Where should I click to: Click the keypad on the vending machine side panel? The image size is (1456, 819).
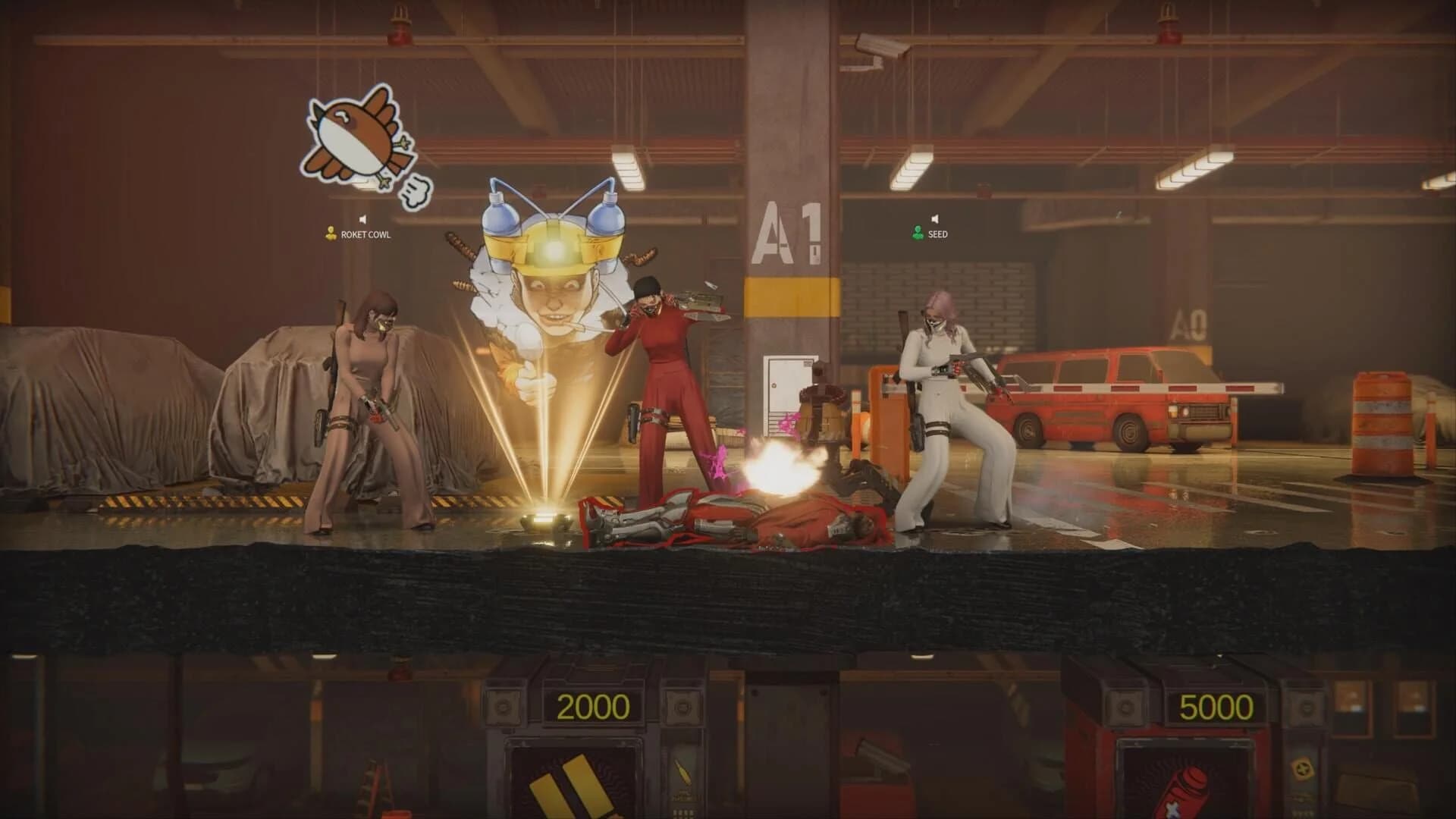[685, 813]
